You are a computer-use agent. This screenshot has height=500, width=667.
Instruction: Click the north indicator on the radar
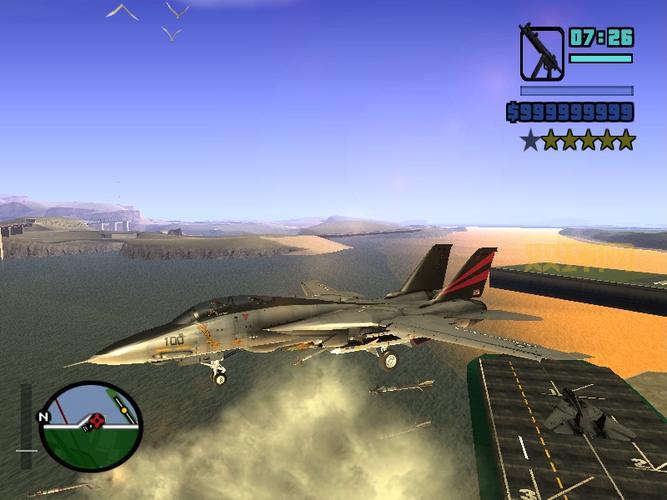43,416
